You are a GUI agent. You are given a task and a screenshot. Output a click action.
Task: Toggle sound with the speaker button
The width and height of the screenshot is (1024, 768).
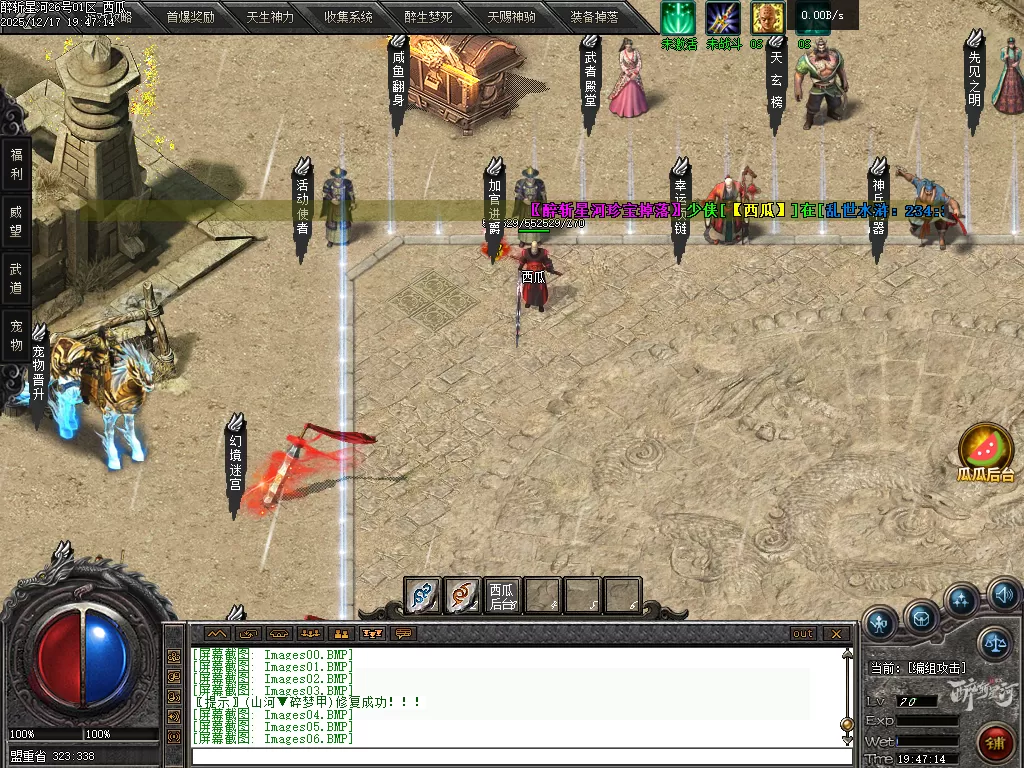coord(1003,596)
